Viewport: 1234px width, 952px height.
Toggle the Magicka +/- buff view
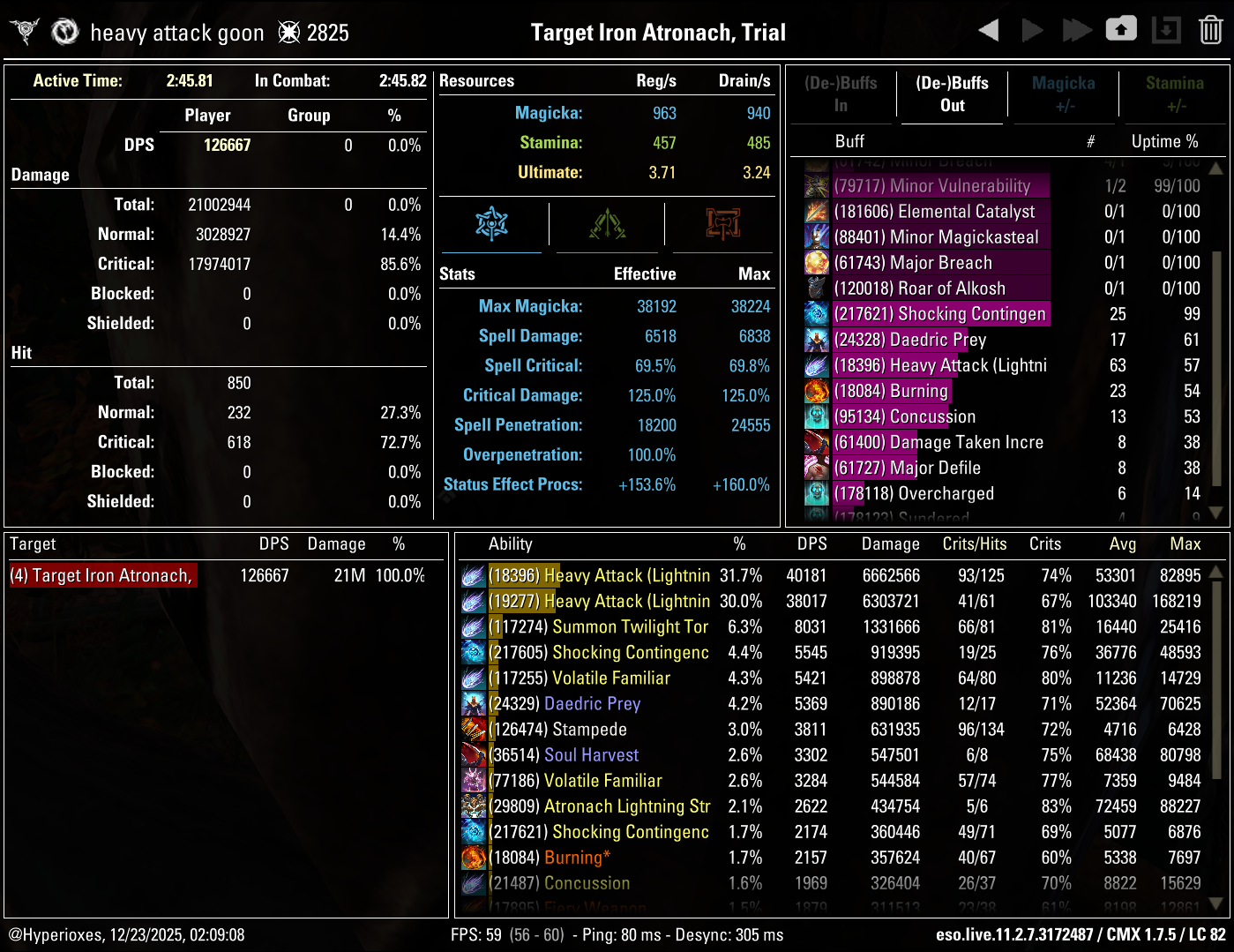[1063, 94]
